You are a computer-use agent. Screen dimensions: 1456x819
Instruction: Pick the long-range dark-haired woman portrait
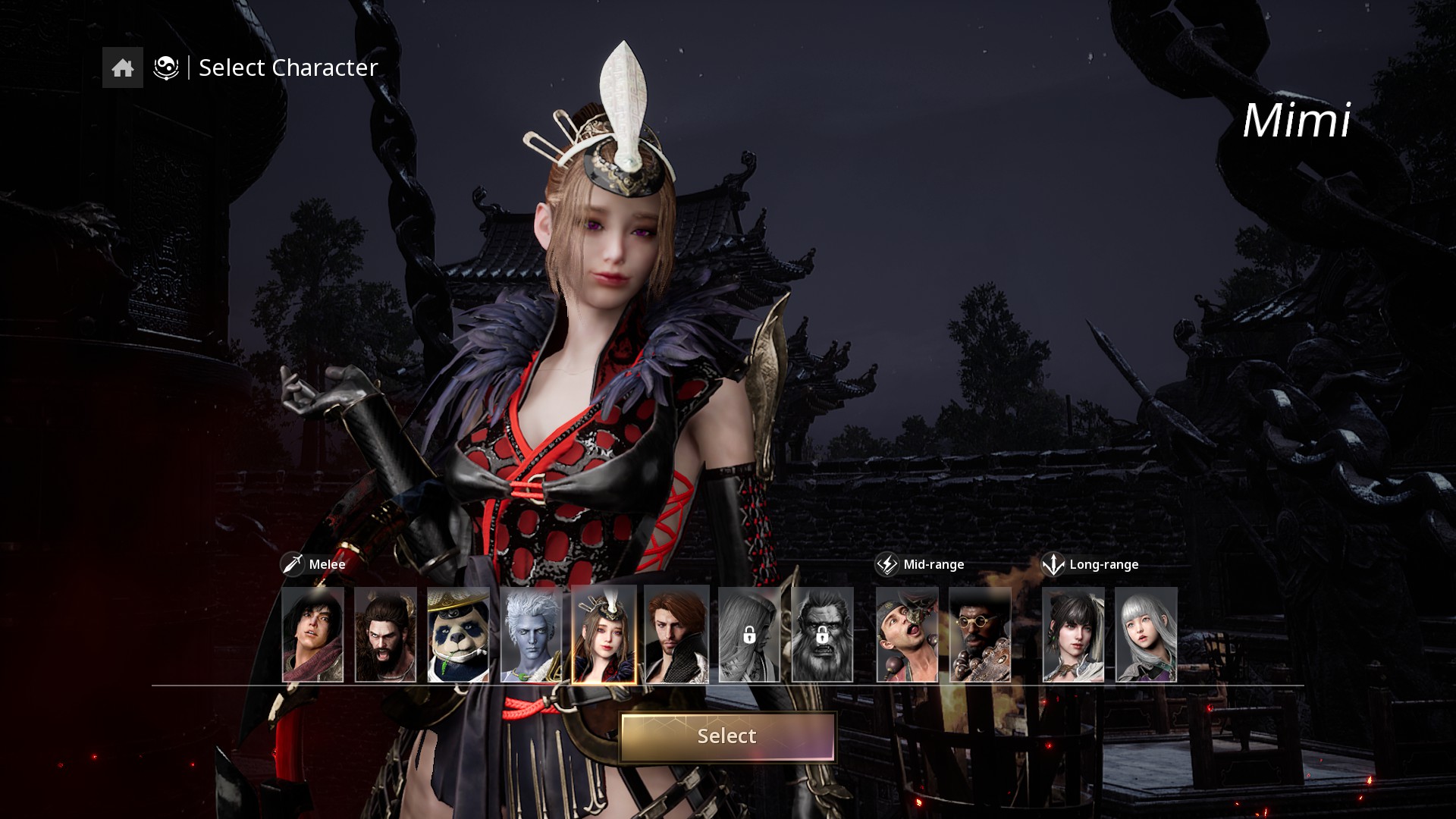click(x=1073, y=635)
